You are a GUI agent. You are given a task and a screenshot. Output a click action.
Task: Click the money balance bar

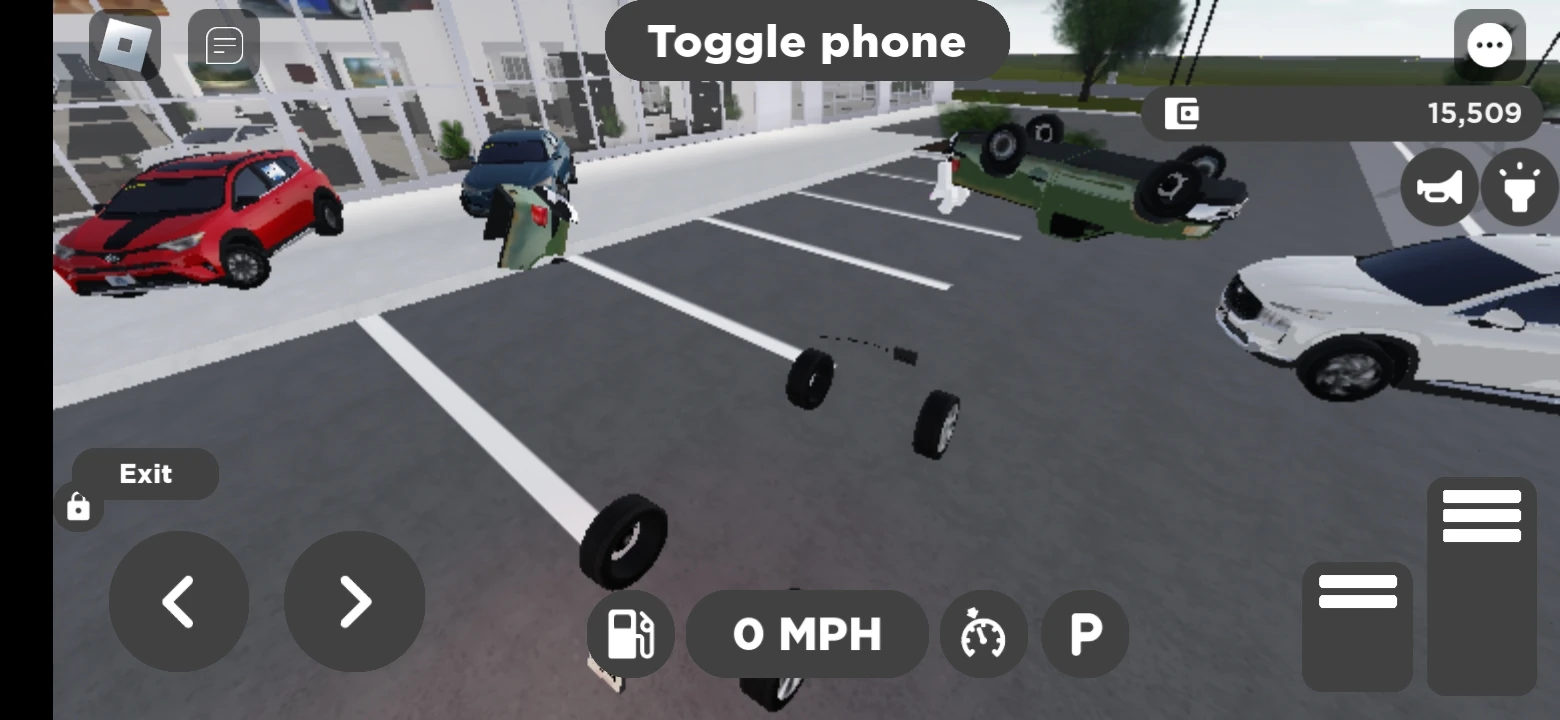[x=1340, y=113]
